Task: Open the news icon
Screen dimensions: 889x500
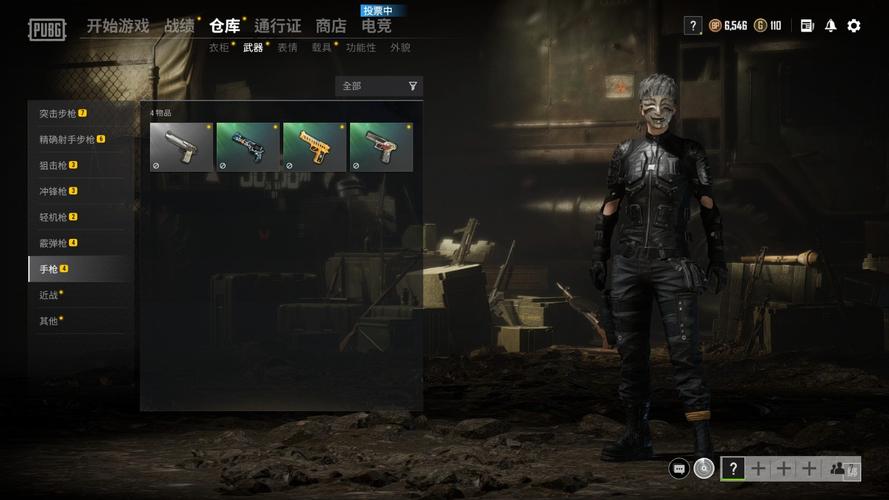Action: (x=807, y=26)
